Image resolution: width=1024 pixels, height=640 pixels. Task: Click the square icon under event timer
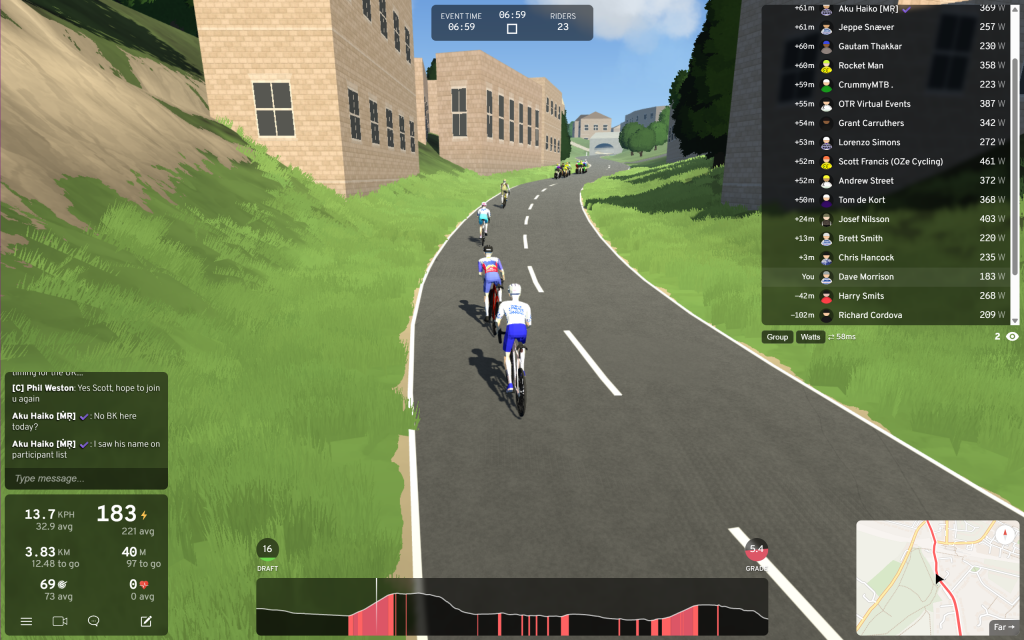tap(512, 29)
